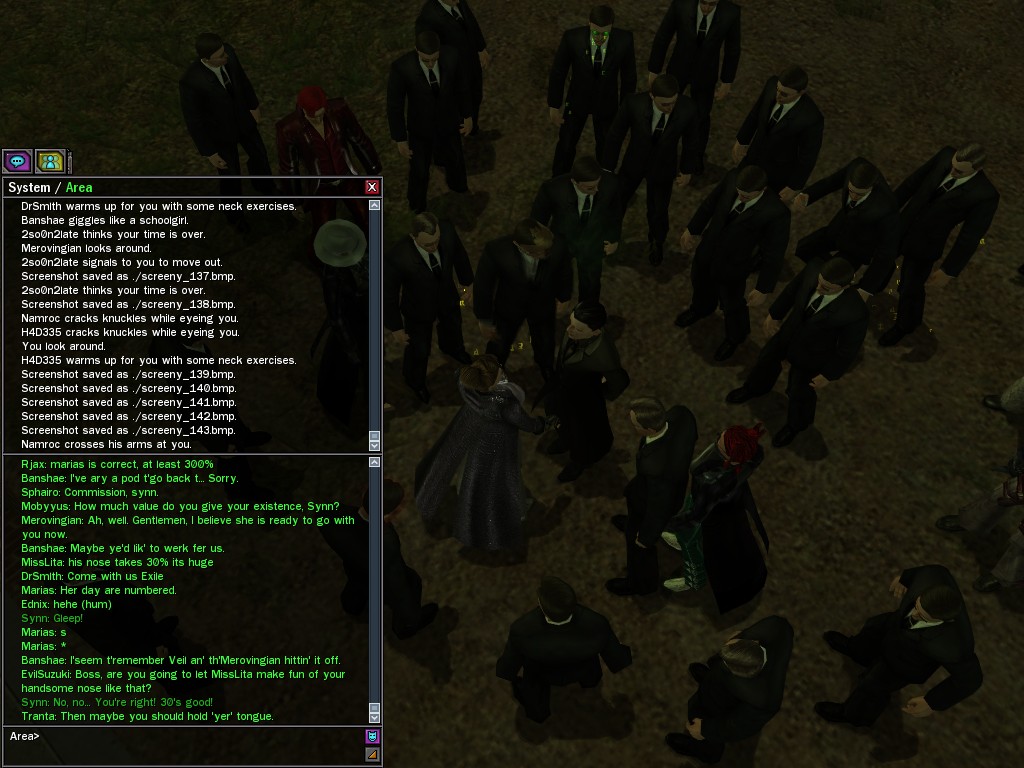Click the Area chat scroll-down arrow
The image size is (1024, 768).
coord(375,717)
